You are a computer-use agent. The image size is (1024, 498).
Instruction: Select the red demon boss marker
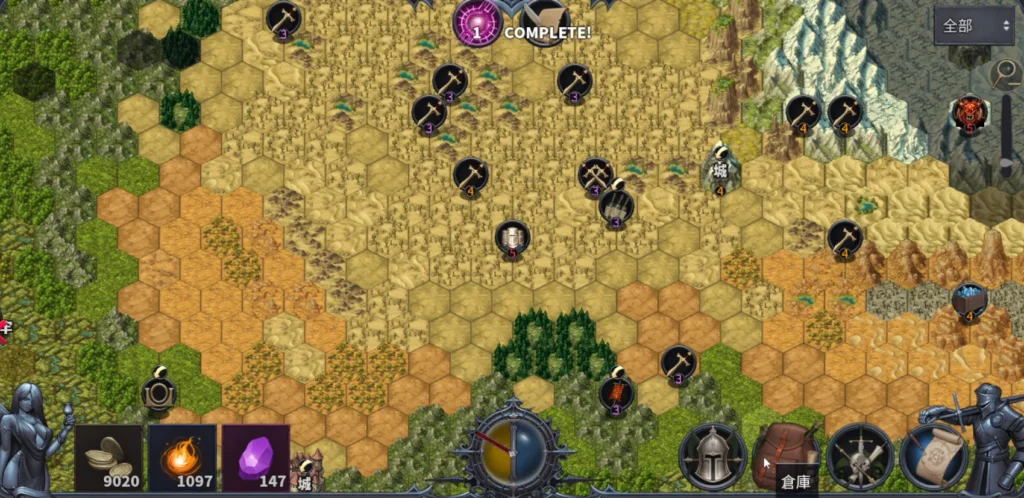click(x=969, y=114)
